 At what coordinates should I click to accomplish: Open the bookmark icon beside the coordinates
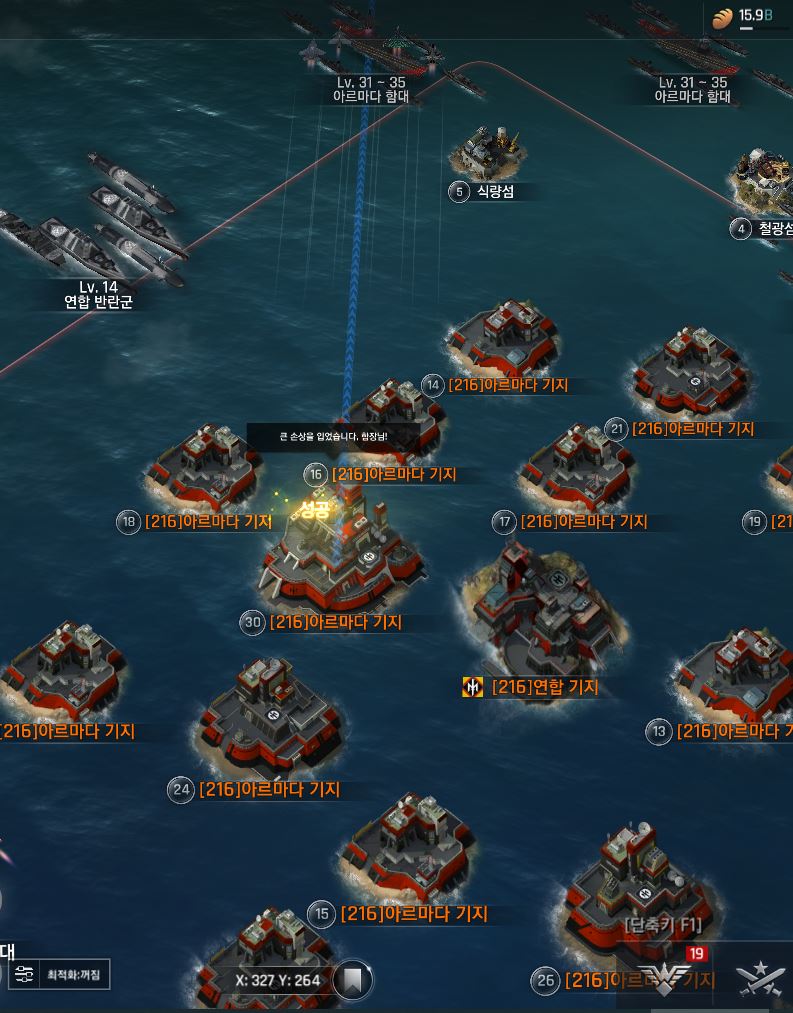pos(351,980)
